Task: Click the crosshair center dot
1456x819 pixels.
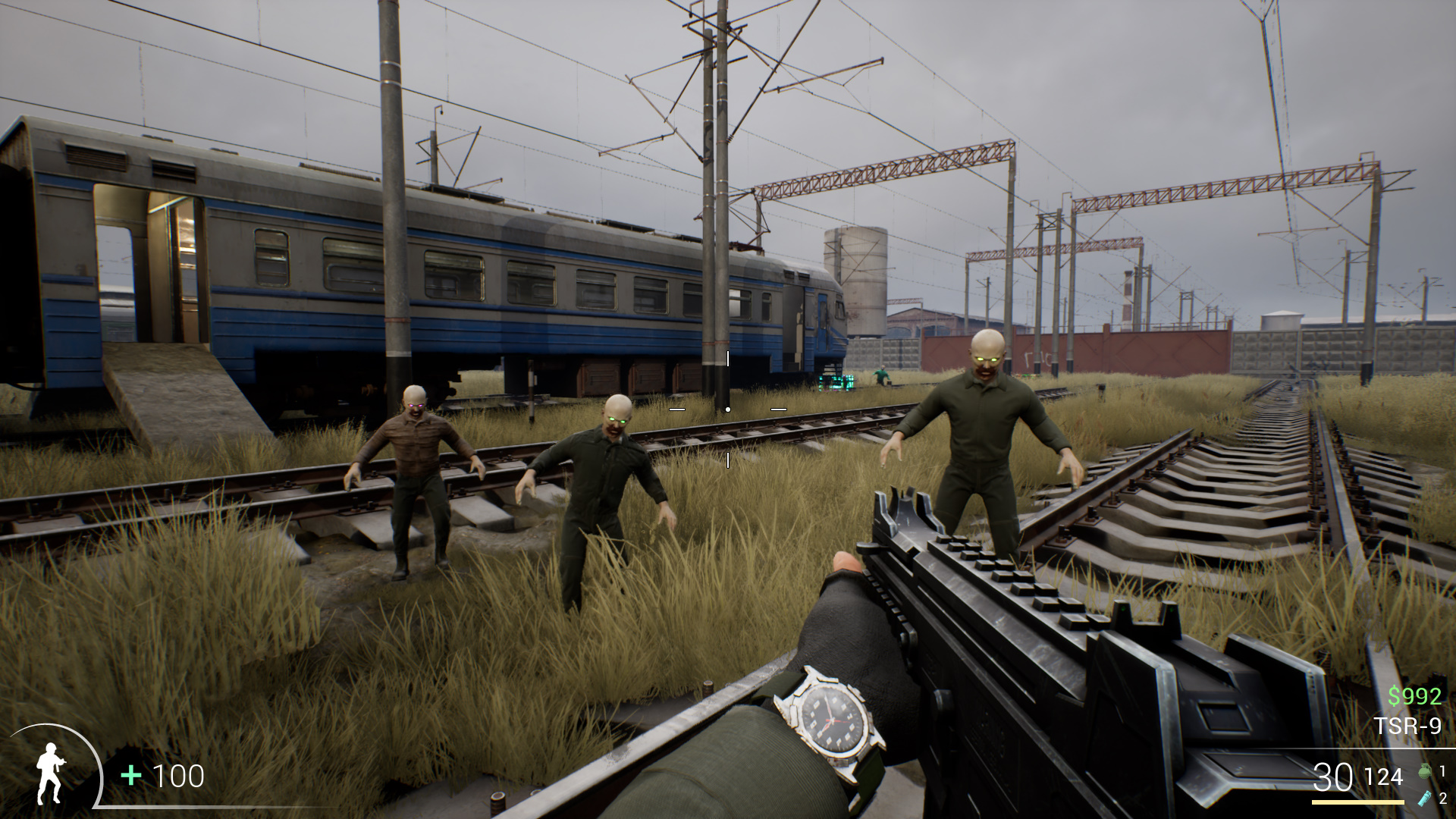Action: (x=729, y=408)
